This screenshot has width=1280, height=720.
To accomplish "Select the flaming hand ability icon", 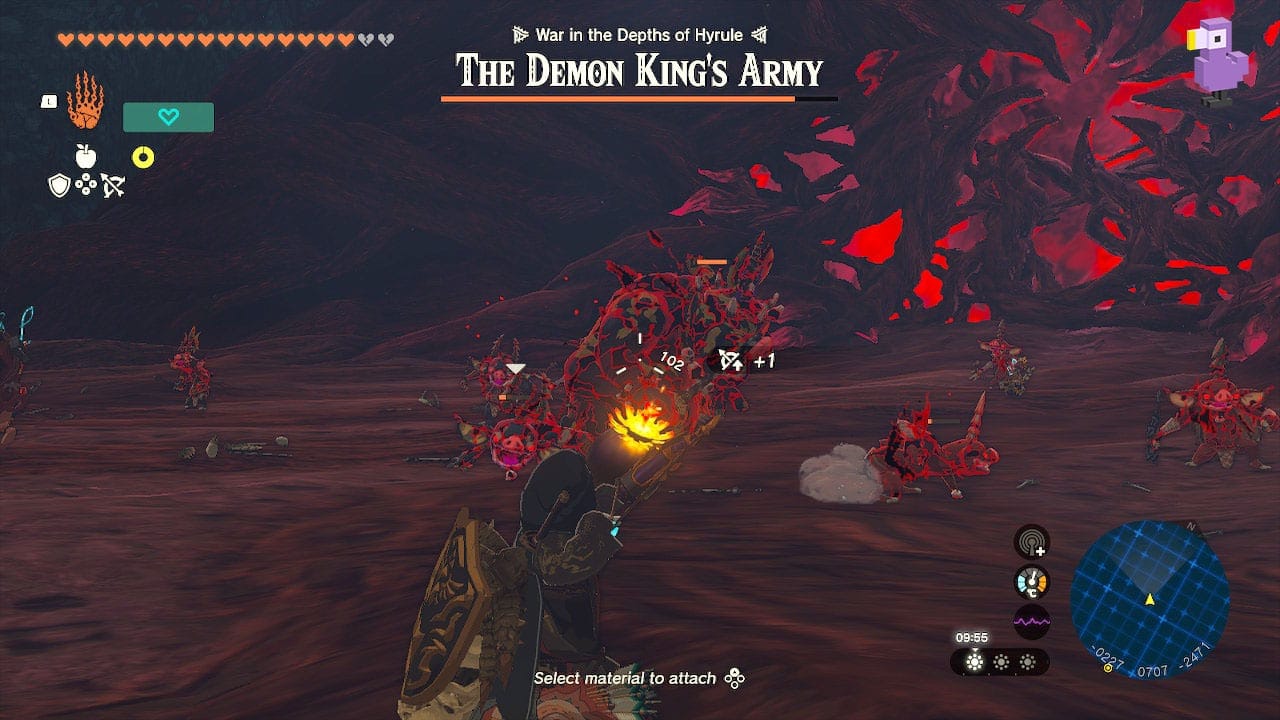I will click(84, 98).
